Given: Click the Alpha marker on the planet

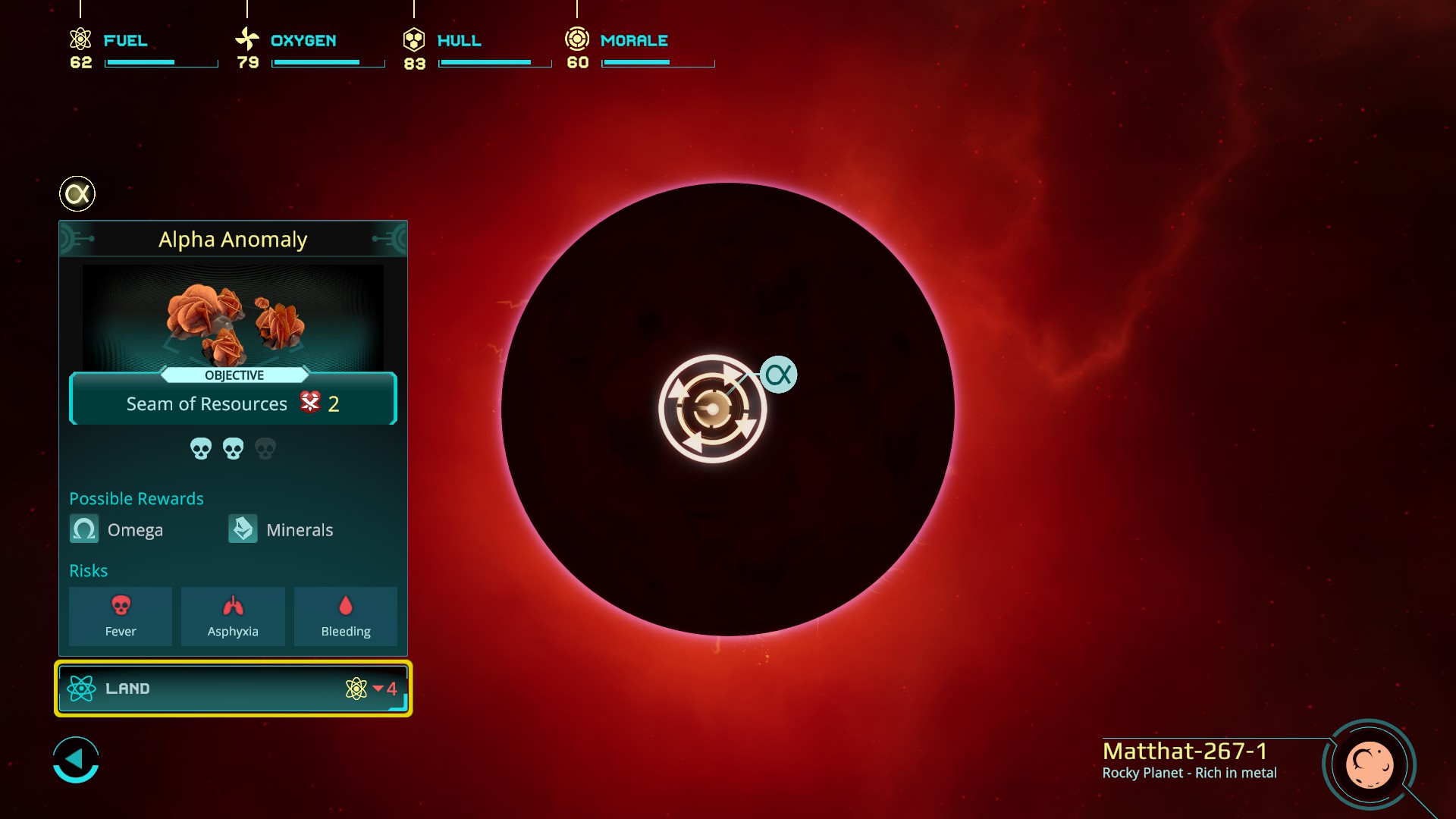Looking at the screenshot, I should pos(778,375).
